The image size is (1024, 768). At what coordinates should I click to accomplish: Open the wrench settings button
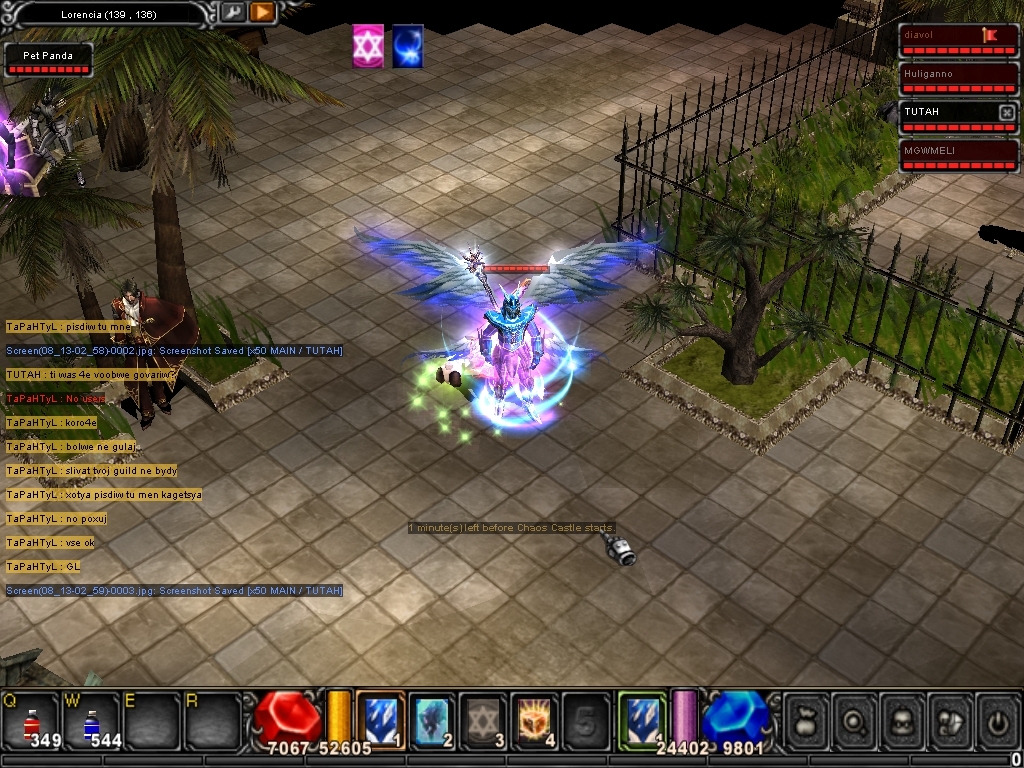tap(232, 13)
